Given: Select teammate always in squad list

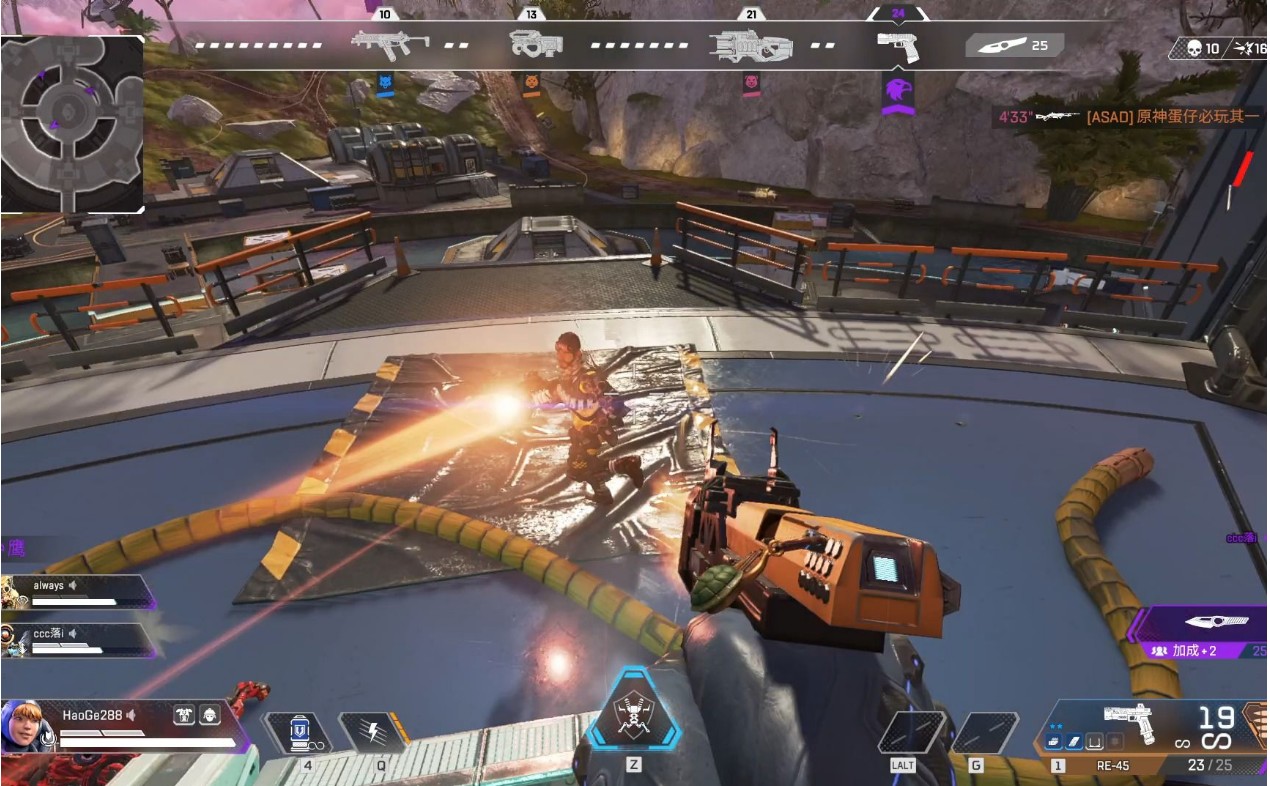Looking at the screenshot, I should [x=78, y=591].
